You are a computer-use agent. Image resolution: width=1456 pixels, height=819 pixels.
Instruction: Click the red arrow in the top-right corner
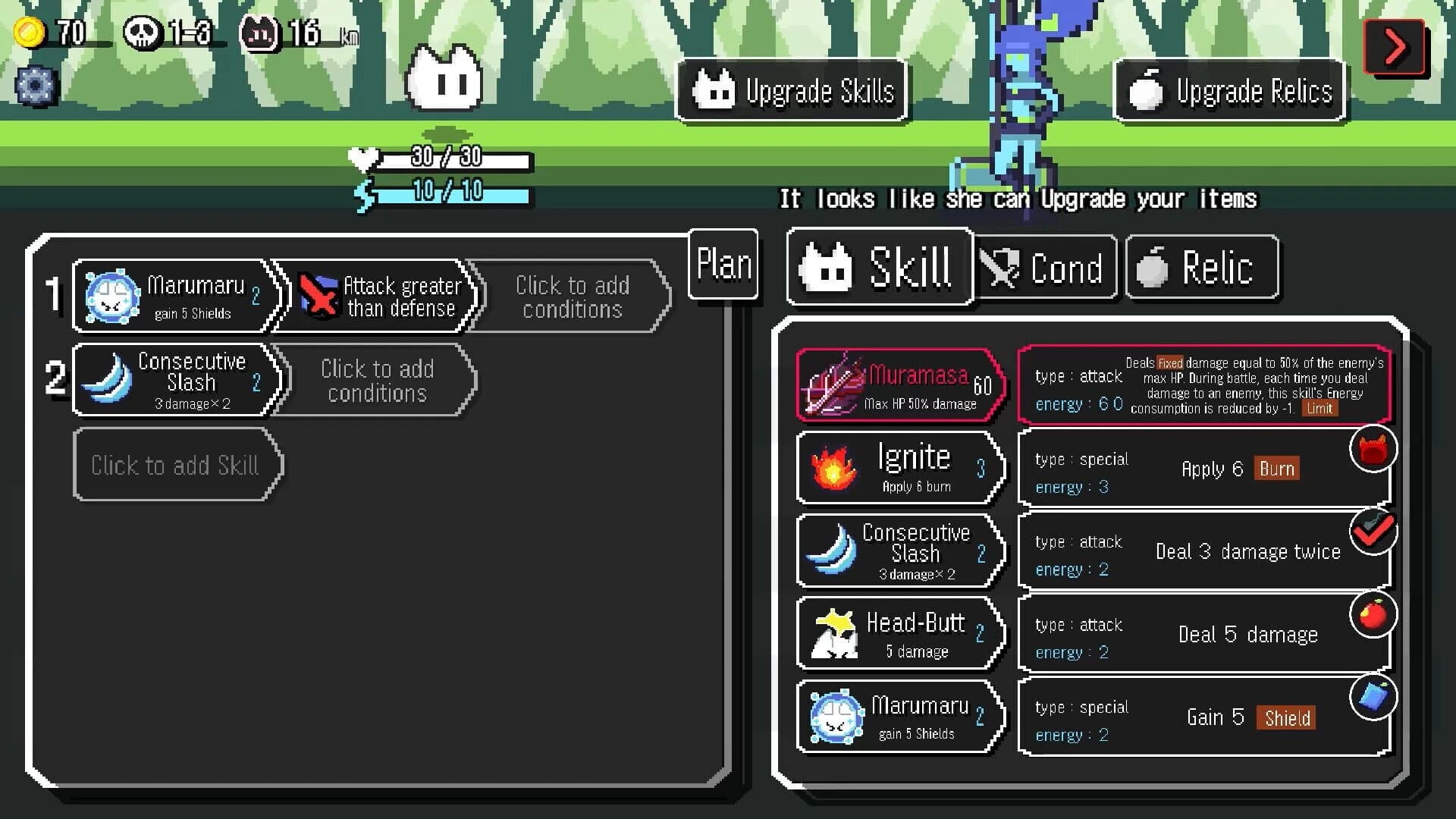coord(1395,45)
